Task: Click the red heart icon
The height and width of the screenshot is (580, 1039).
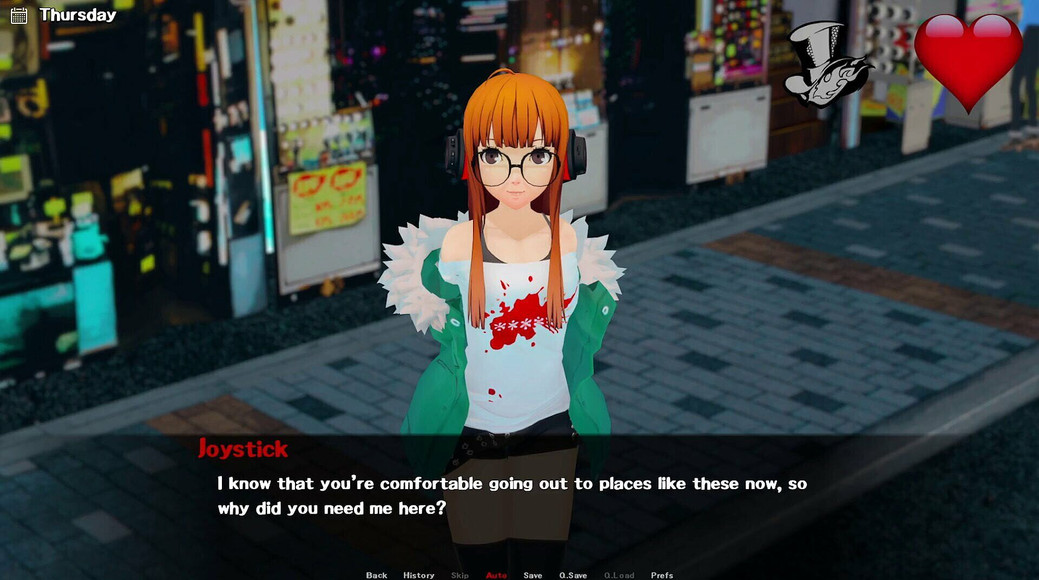Action: tap(967, 58)
